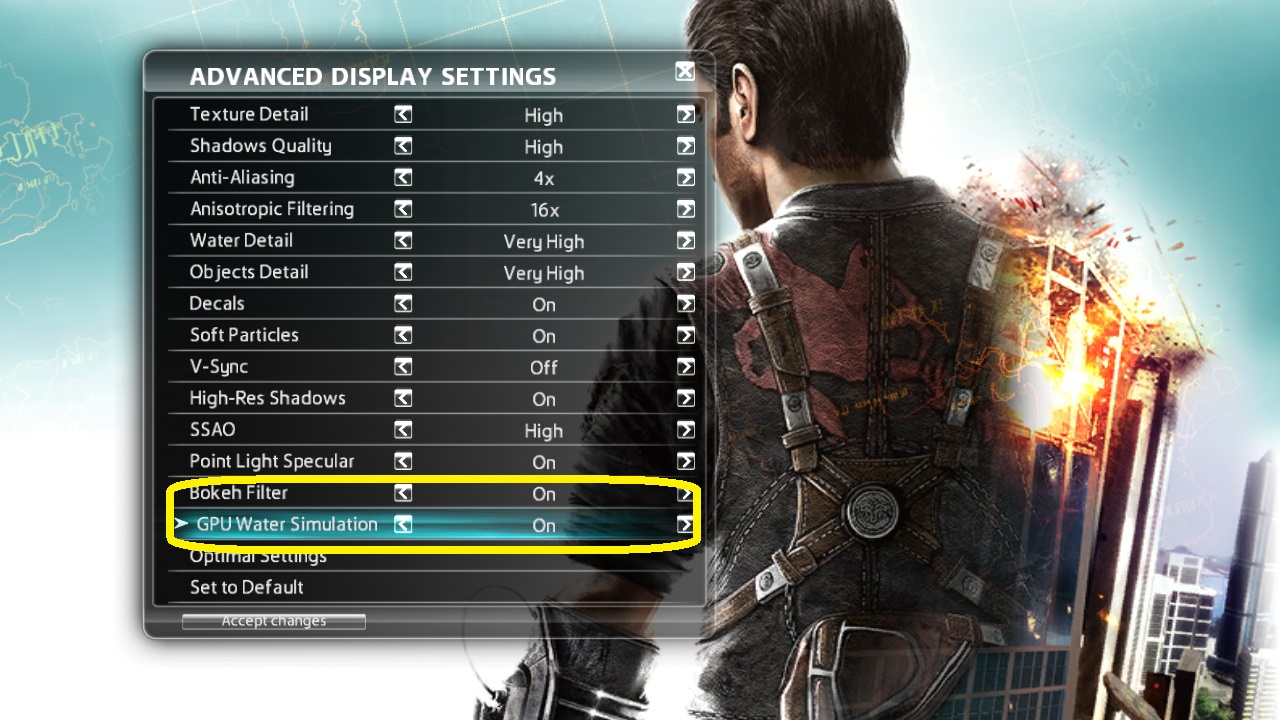Screen dimensions: 1280x720
Task: Toggle Soft Particles using left arrow
Action: point(403,335)
